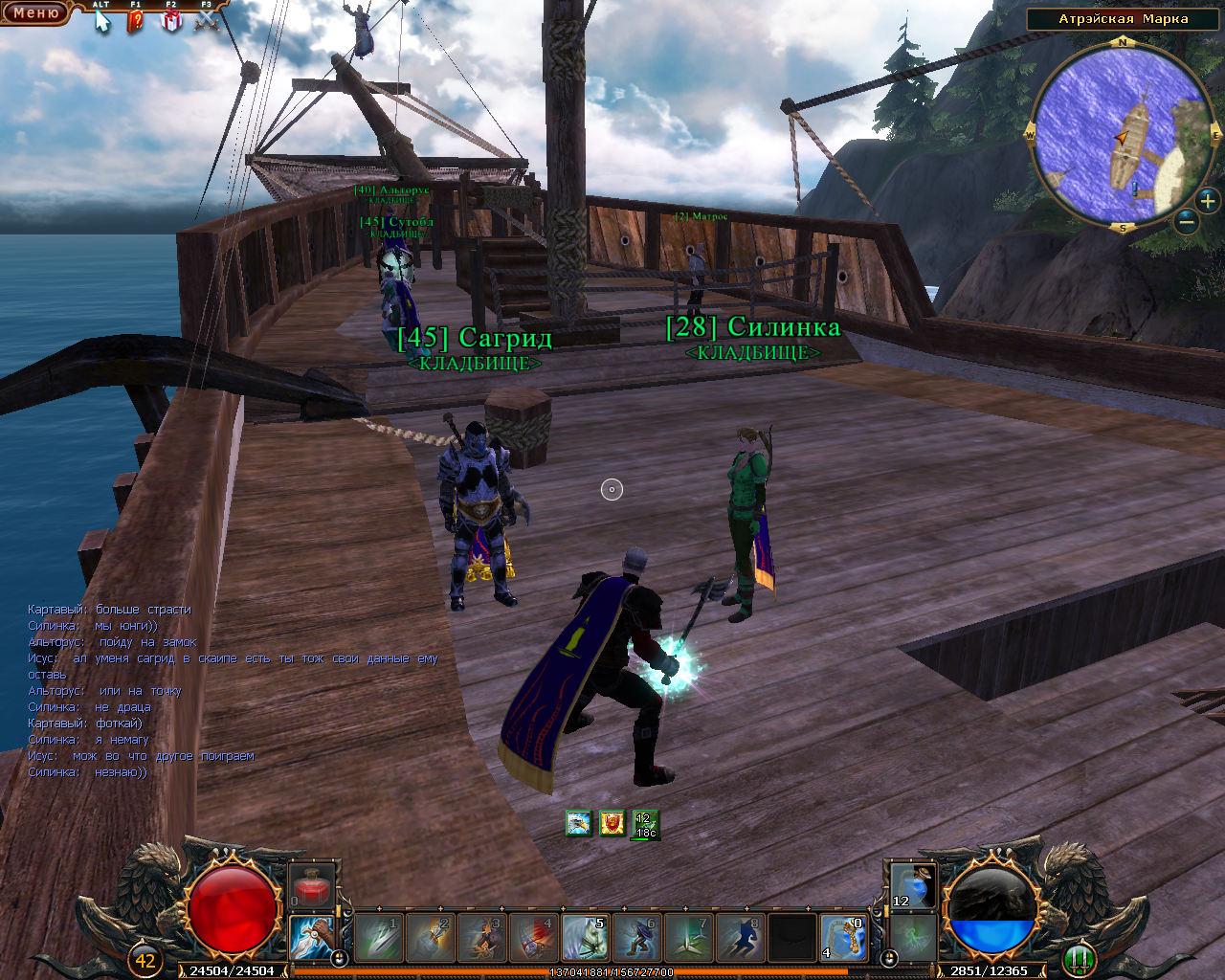Use the blue mana potion slot
The width and height of the screenshot is (1225, 980).
[x=912, y=885]
